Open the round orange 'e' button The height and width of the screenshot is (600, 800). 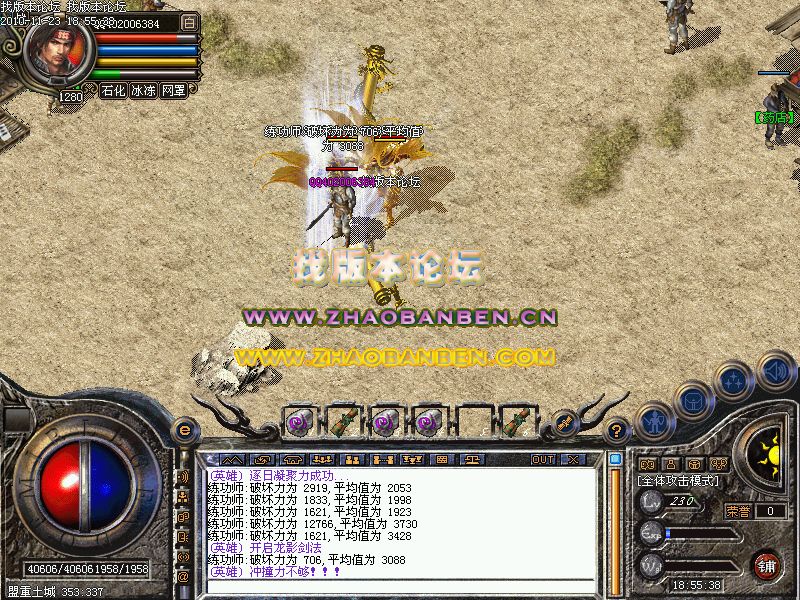coord(184,430)
